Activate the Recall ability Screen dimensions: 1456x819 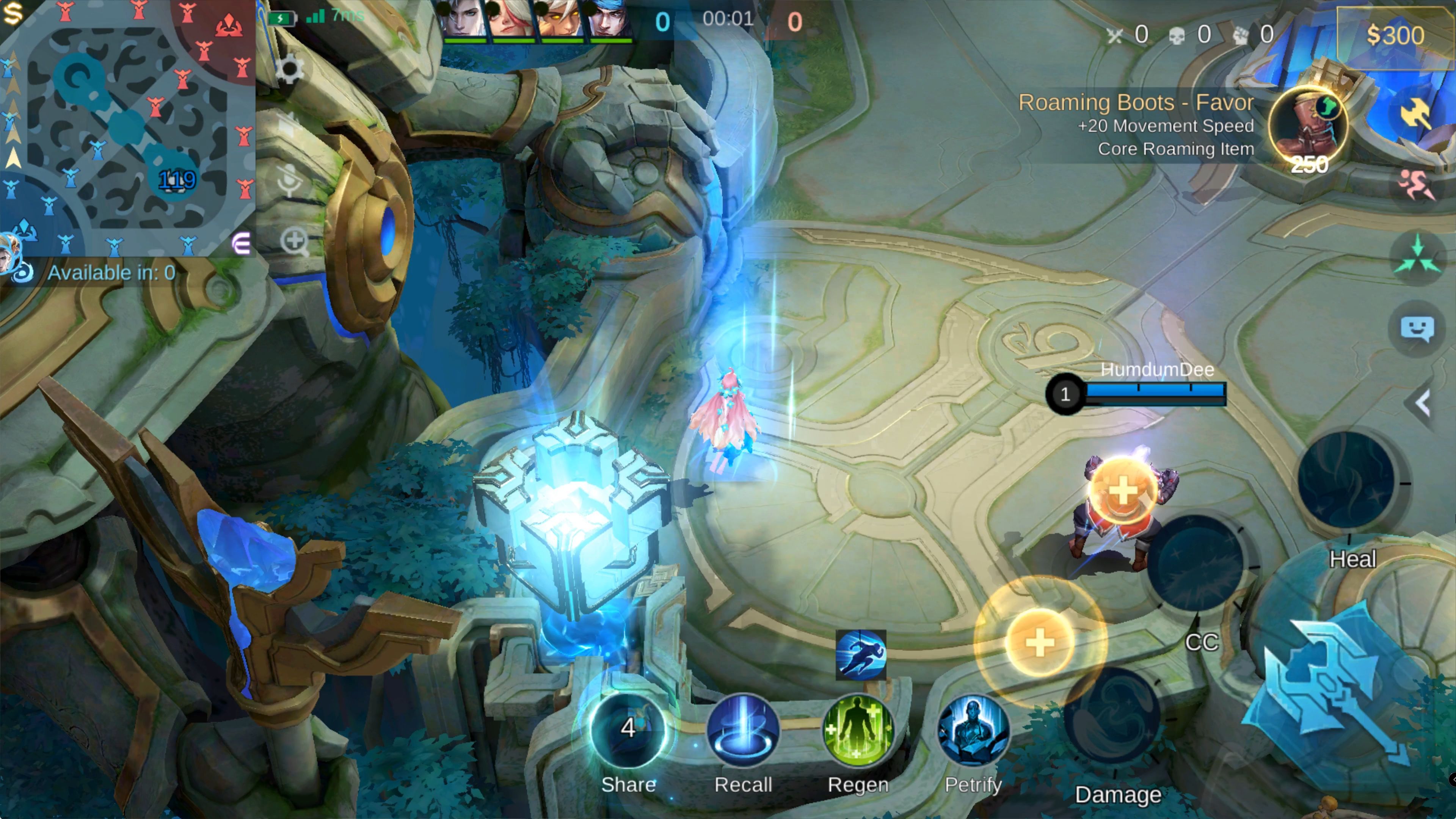point(743,731)
